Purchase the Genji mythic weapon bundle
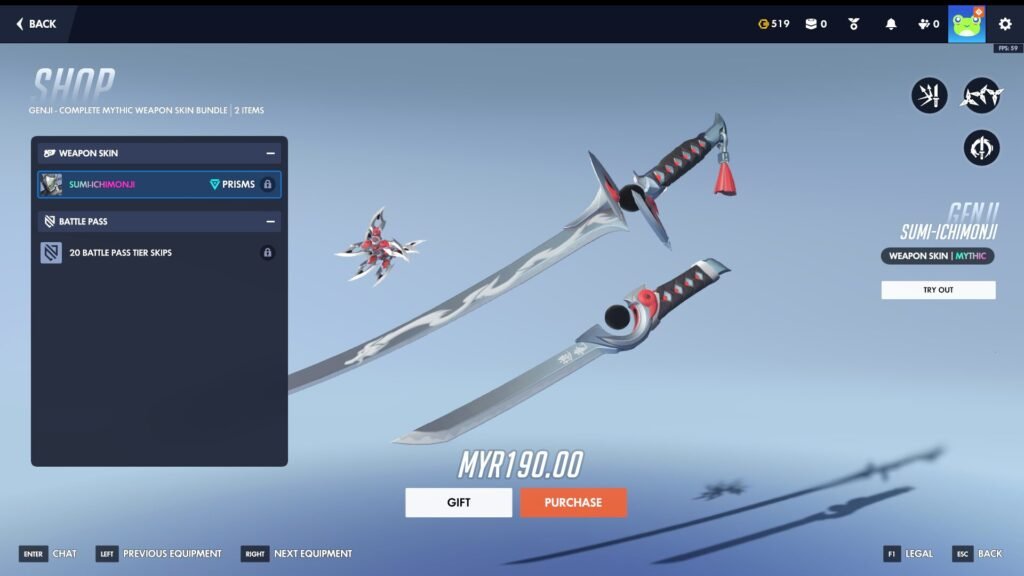 pyautogui.click(x=573, y=502)
